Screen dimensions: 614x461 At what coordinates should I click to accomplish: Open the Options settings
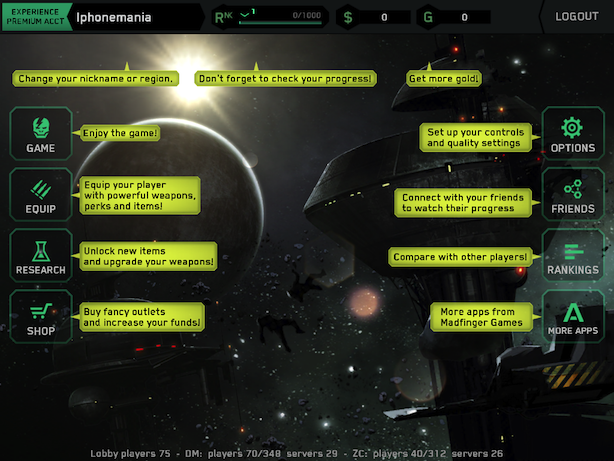(x=572, y=134)
